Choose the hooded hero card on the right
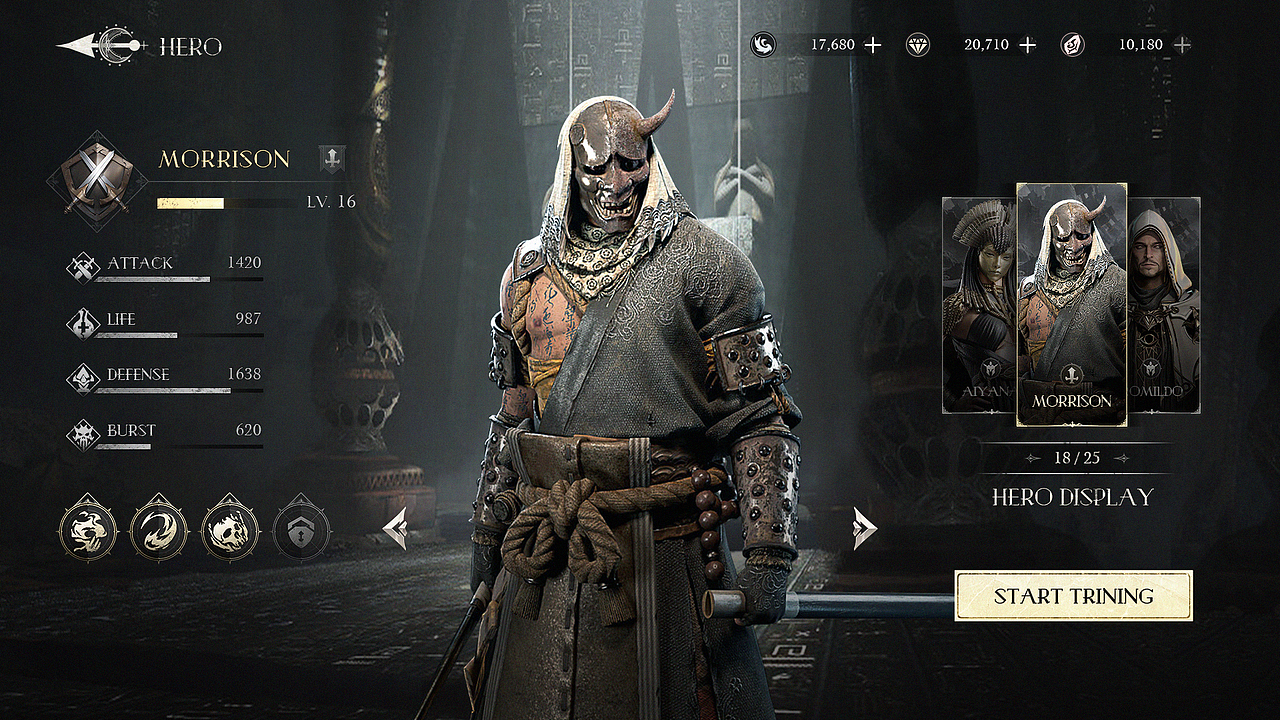Viewport: 1280px width, 720px height. click(x=1164, y=305)
